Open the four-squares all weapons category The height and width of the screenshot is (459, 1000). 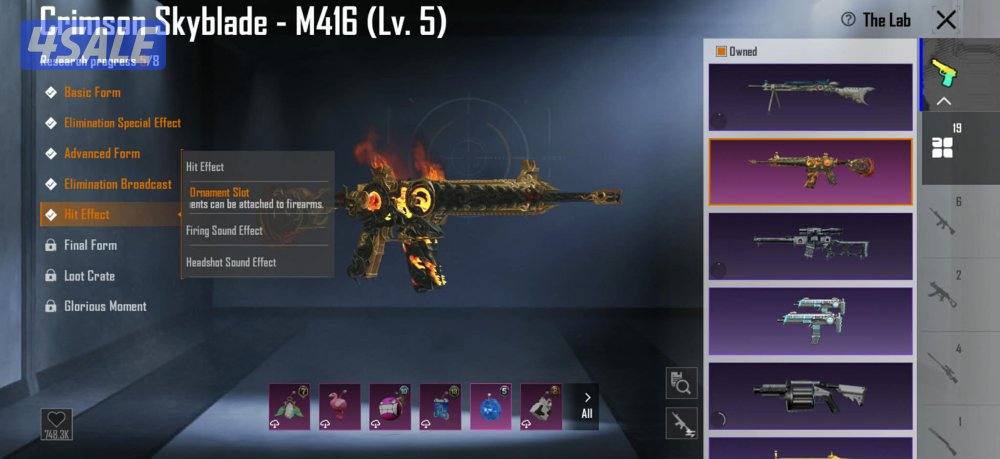[x=943, y=147]
